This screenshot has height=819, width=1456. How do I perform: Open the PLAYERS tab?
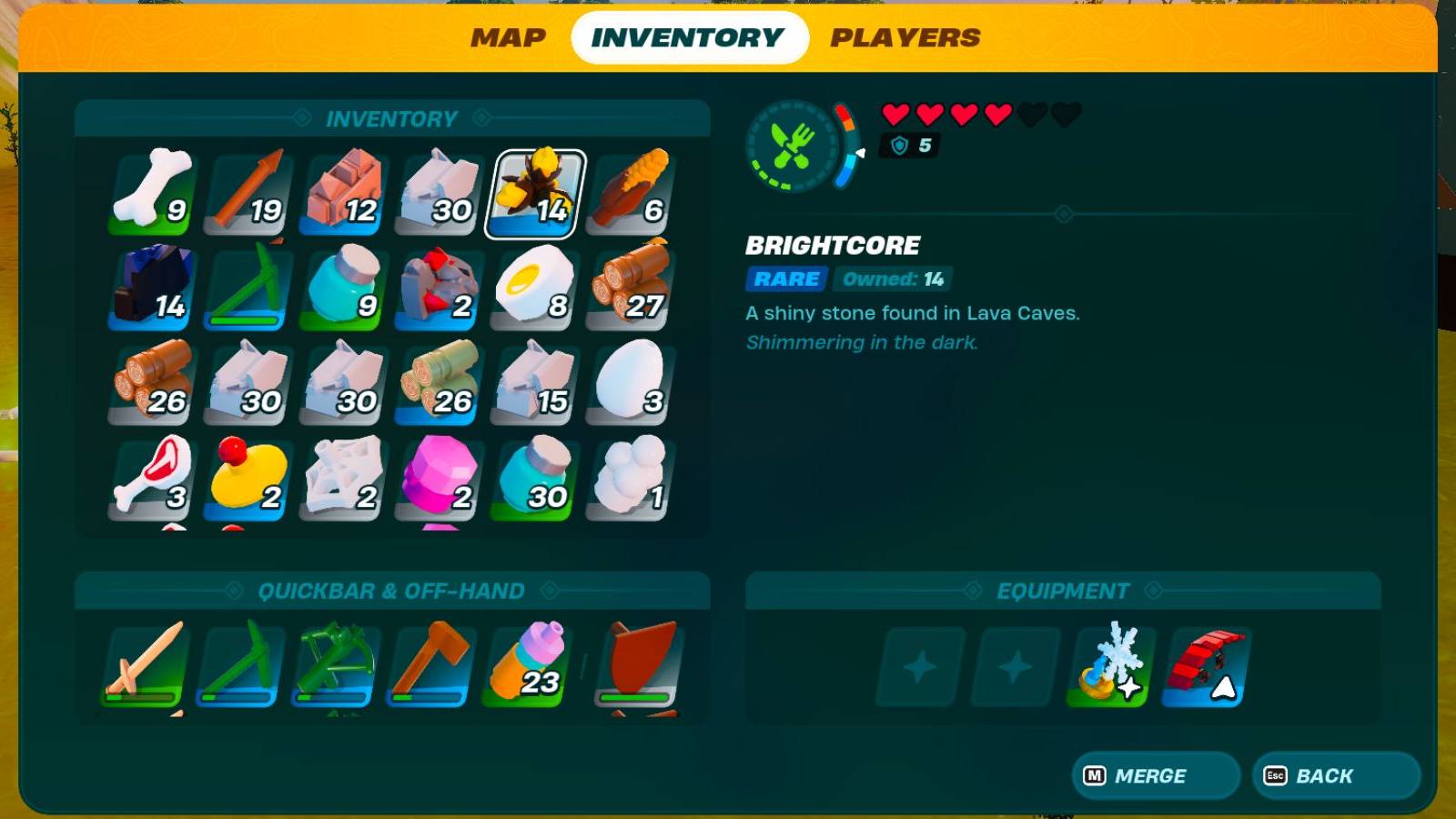[906, 37]
